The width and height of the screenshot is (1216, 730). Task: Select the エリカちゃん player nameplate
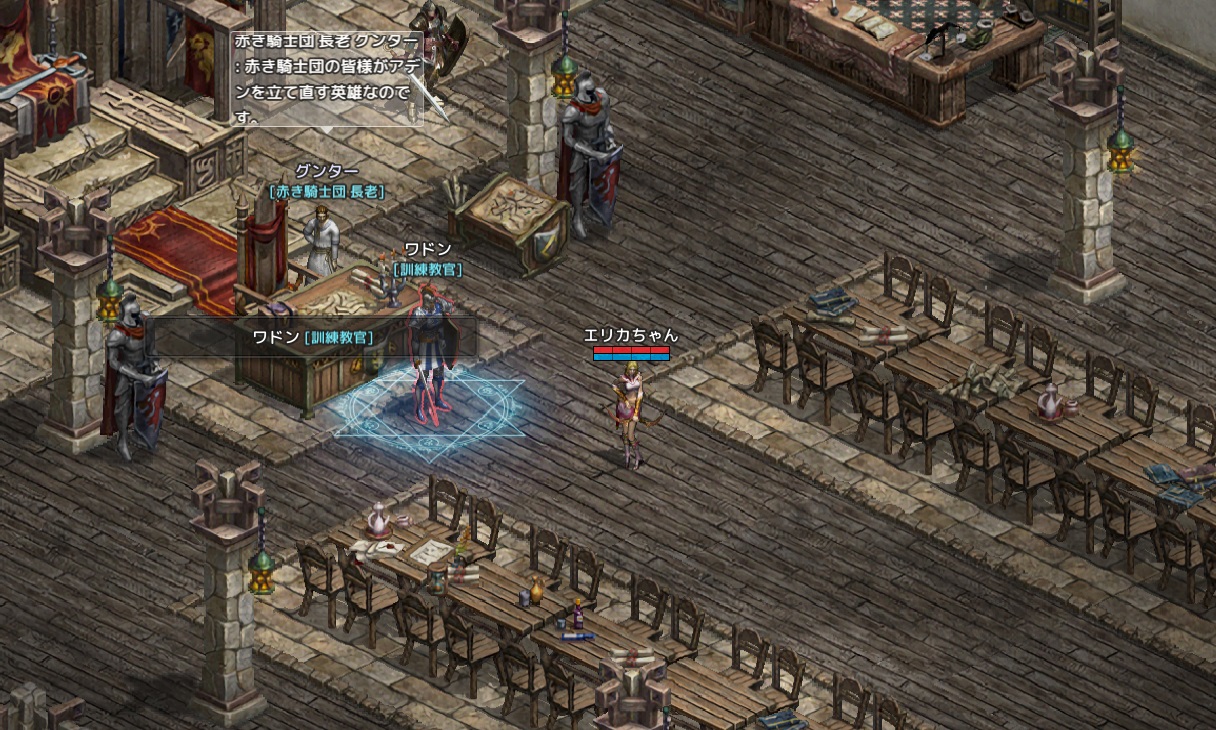pyautogui.click(x=631, y=336)
